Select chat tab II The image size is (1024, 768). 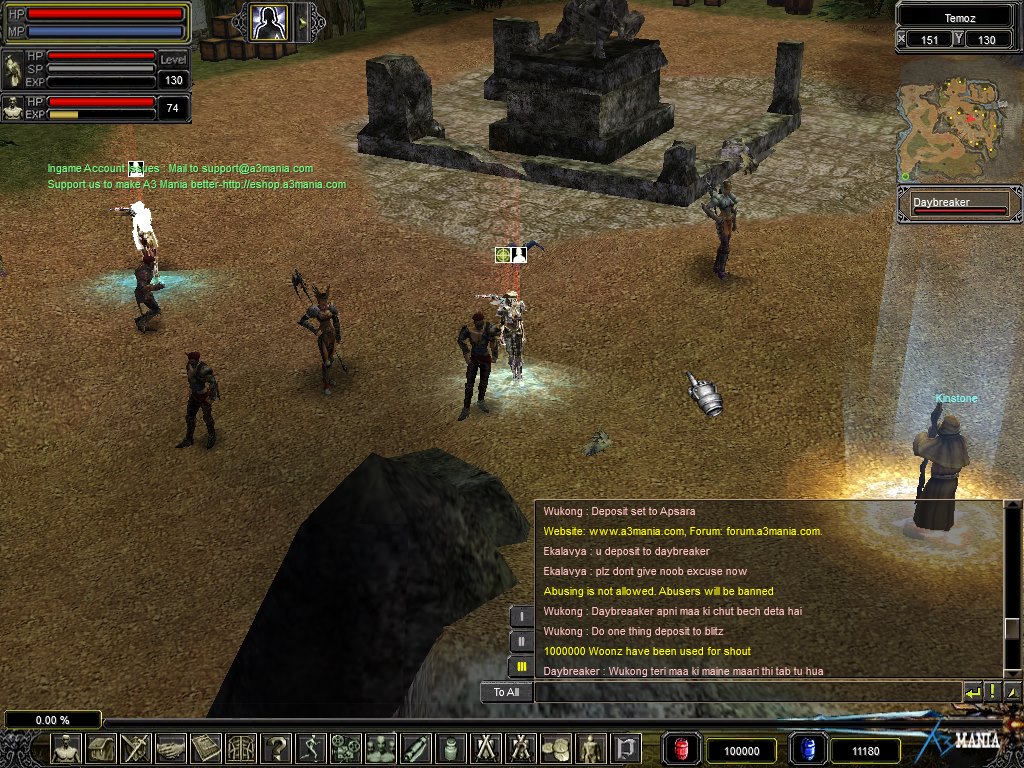point(521,641)
